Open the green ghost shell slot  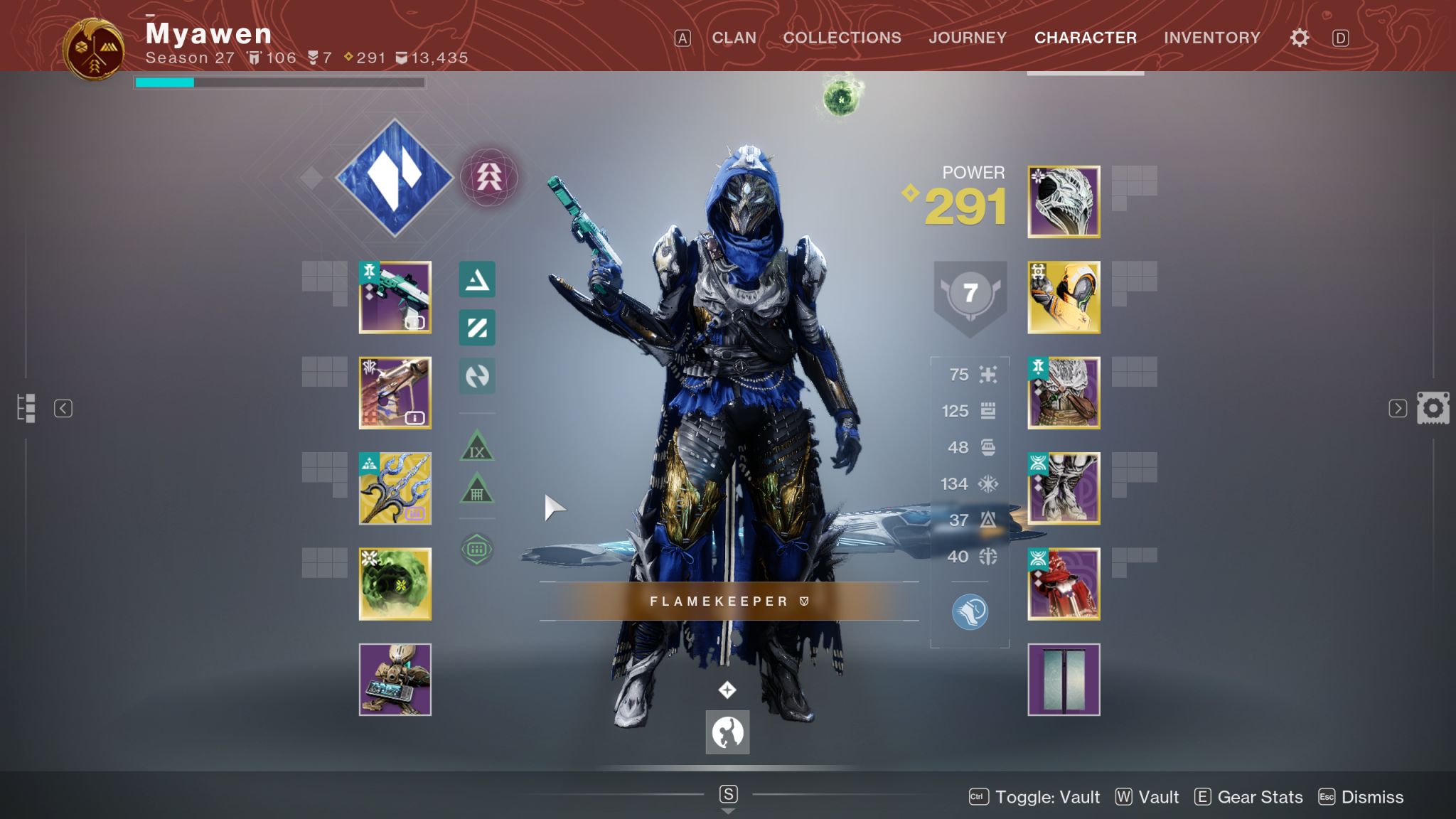tap(395, 584)
